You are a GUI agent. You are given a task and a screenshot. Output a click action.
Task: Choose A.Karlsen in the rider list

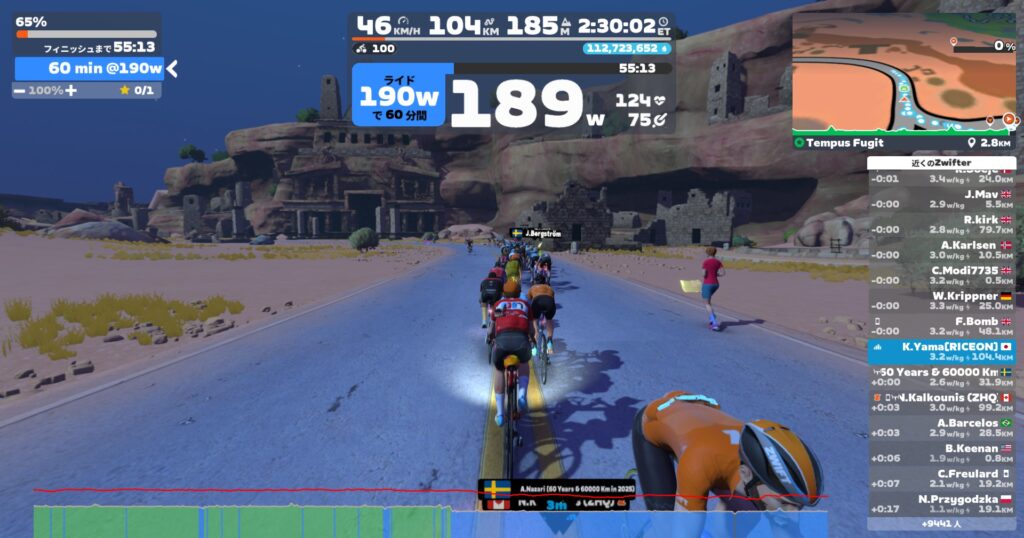coord(941,249)
